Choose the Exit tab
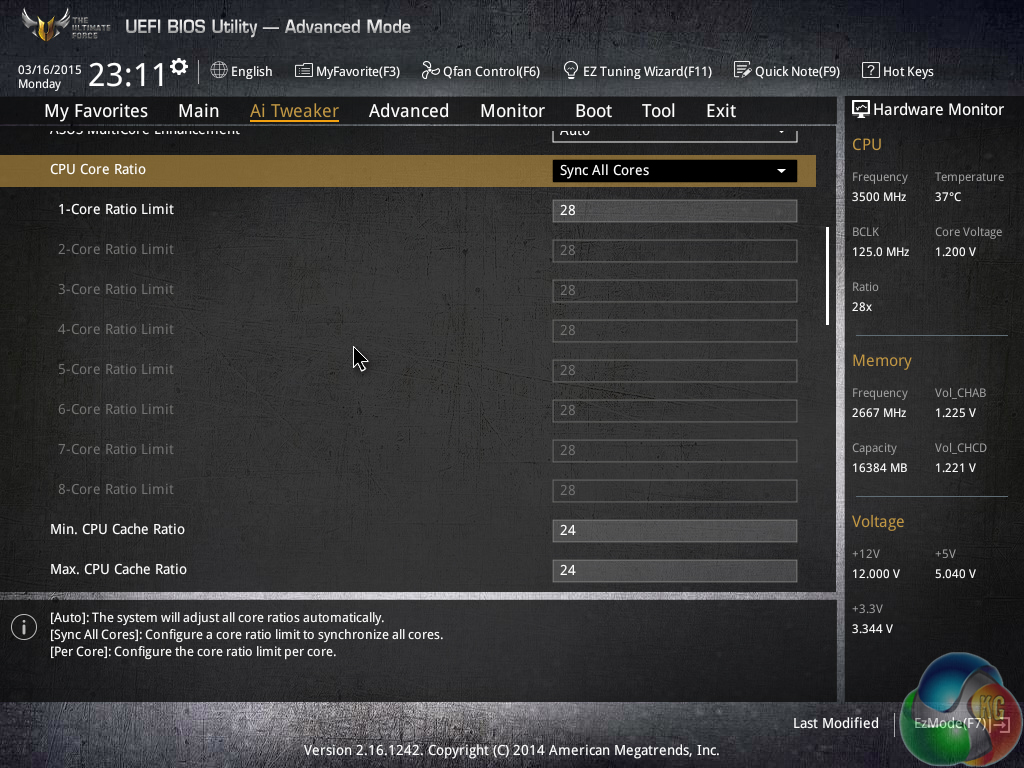This screenshot has height=768, width=1024. tap(720, 111)
